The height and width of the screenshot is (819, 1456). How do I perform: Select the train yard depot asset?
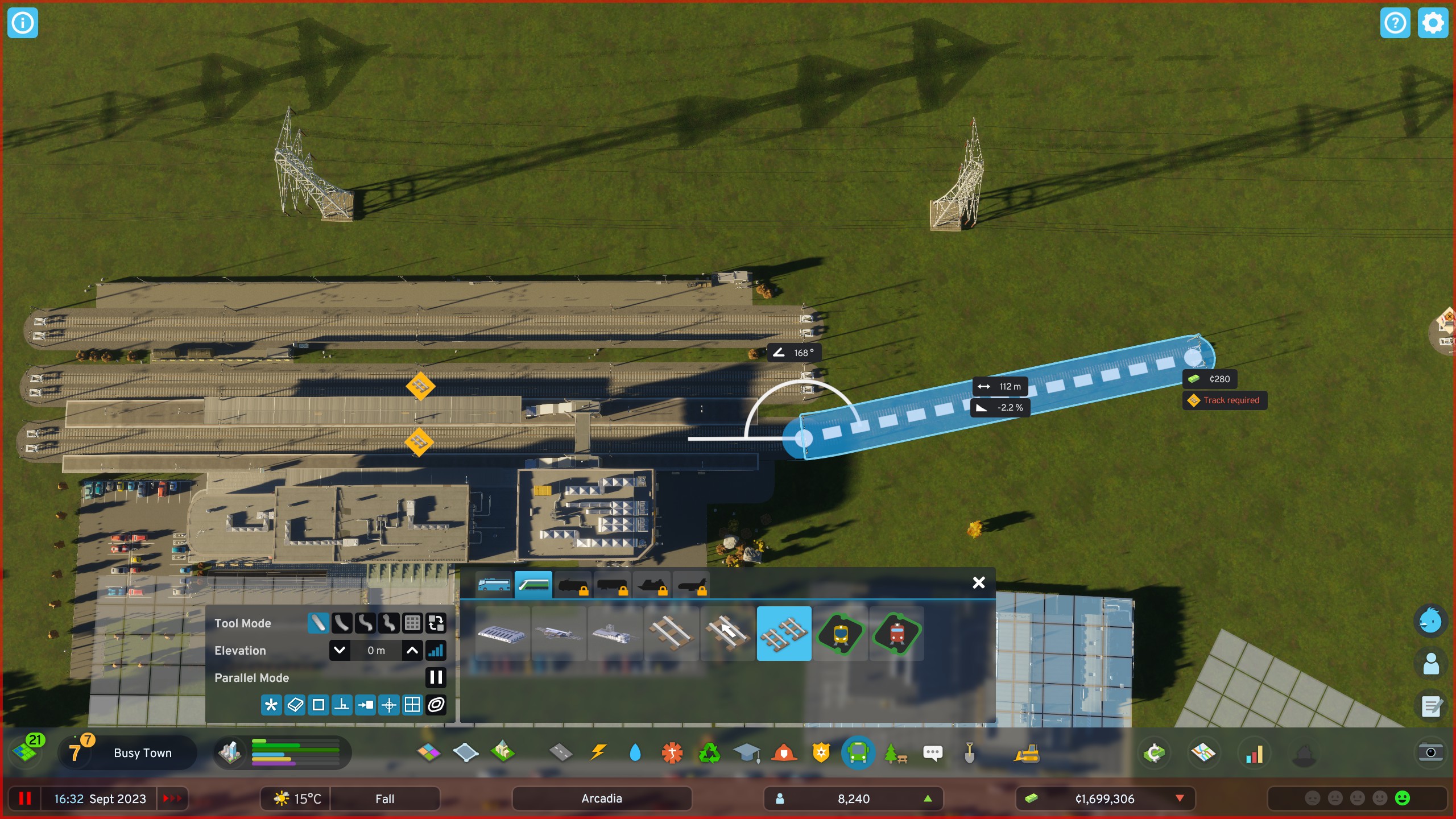pyautogui.click(x=501, y=633)
